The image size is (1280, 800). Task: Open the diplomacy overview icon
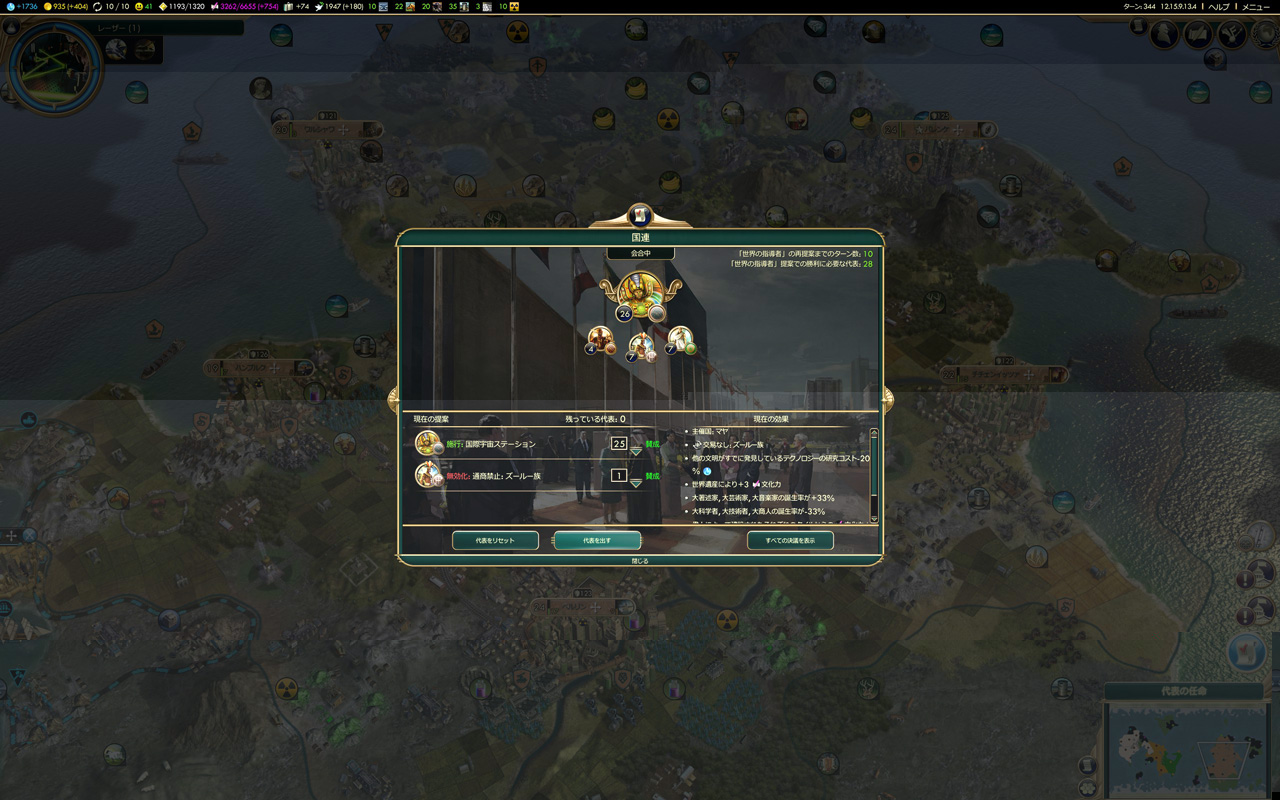pos(1231,35)
